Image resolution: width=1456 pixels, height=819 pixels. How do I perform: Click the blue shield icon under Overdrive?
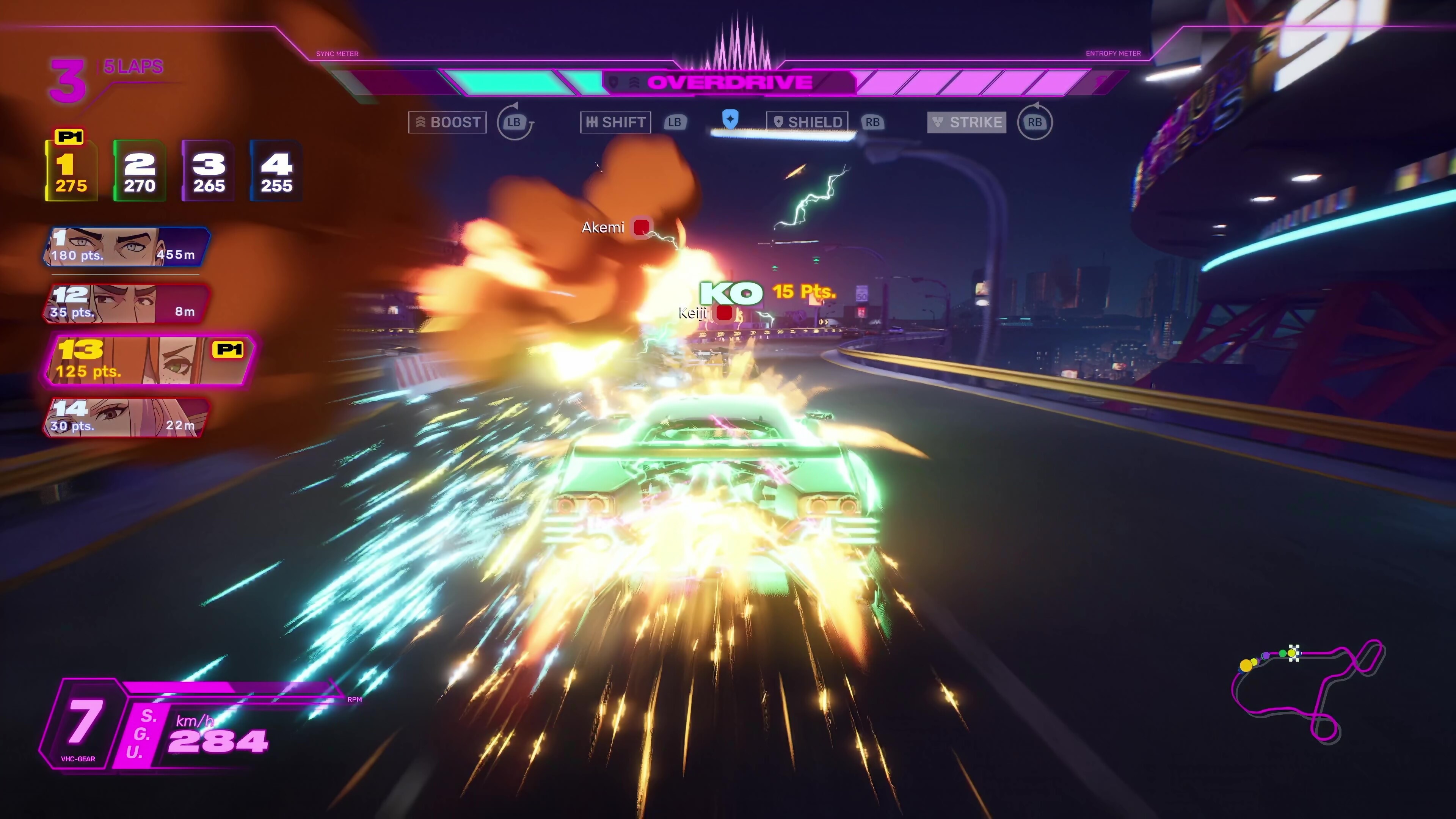pyautogui.click(x=730, y=119)
